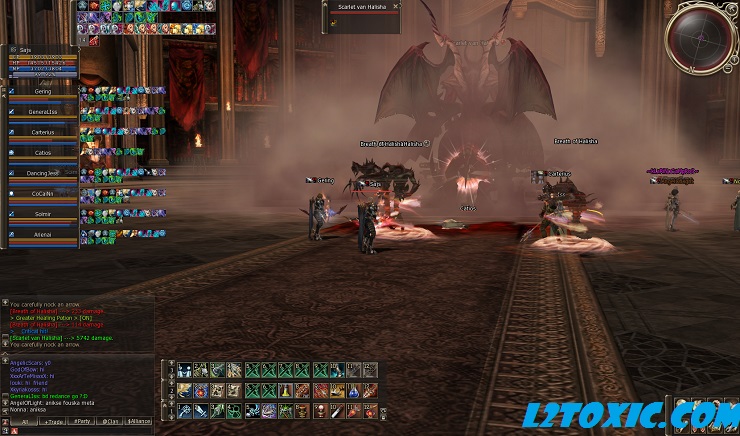This screenshot has width=740, height=436.
Task: Show the @Clan chat tab
Action: 111,422
